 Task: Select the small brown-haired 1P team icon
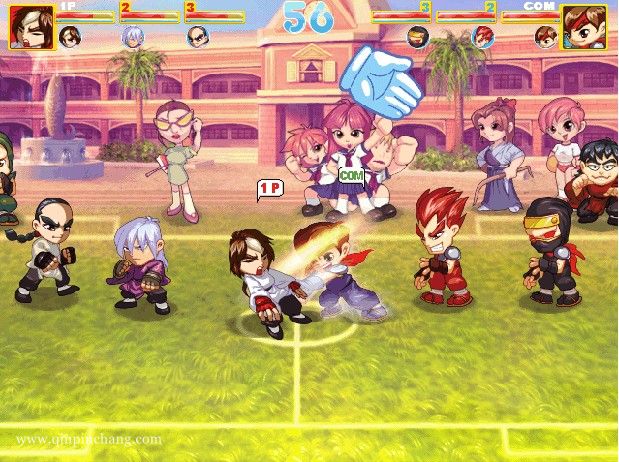[69, 37]
